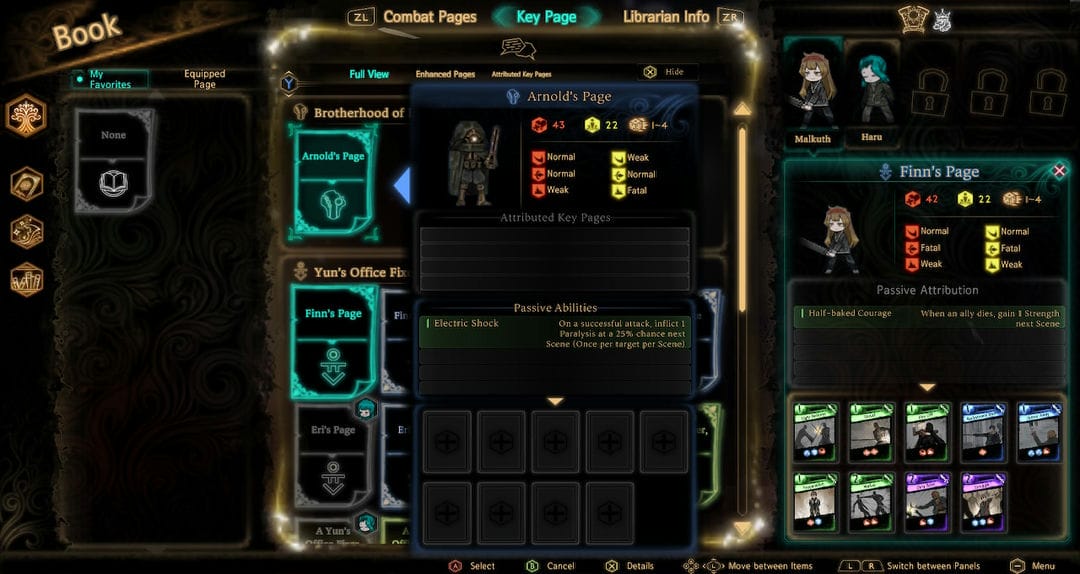This screenshot has width=1080, height=574.
Task: Show the My Favorites page list
Action: tap(110, 79)
